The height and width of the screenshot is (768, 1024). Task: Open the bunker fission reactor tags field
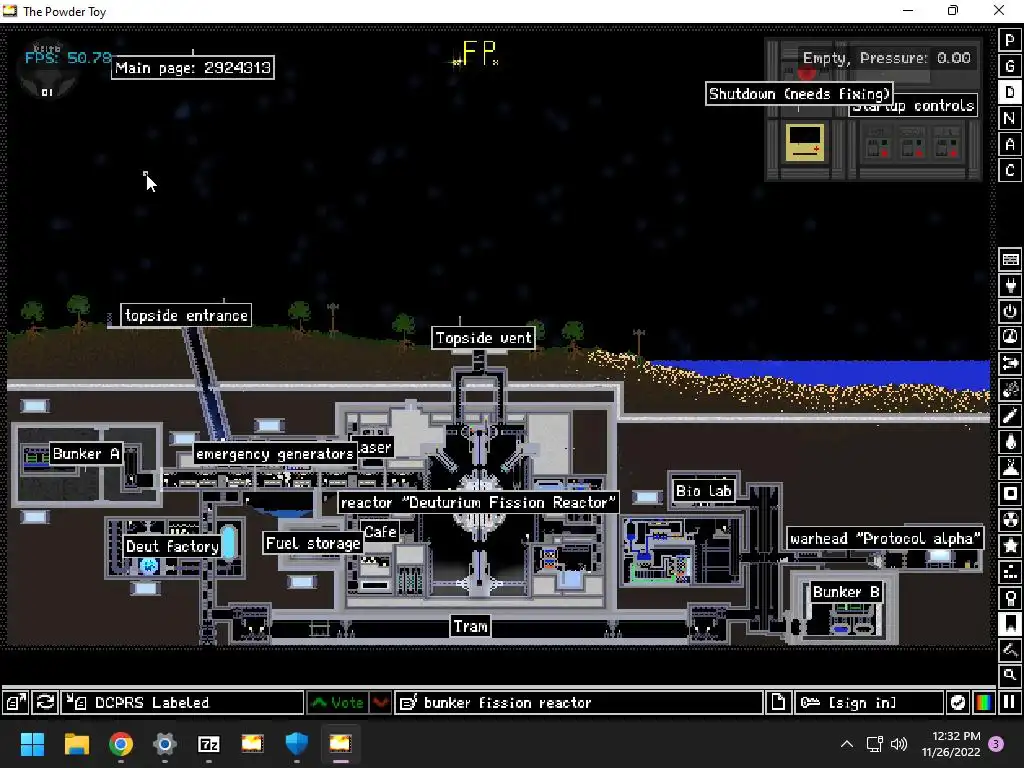pyautogui.click(x=579, y=703)
